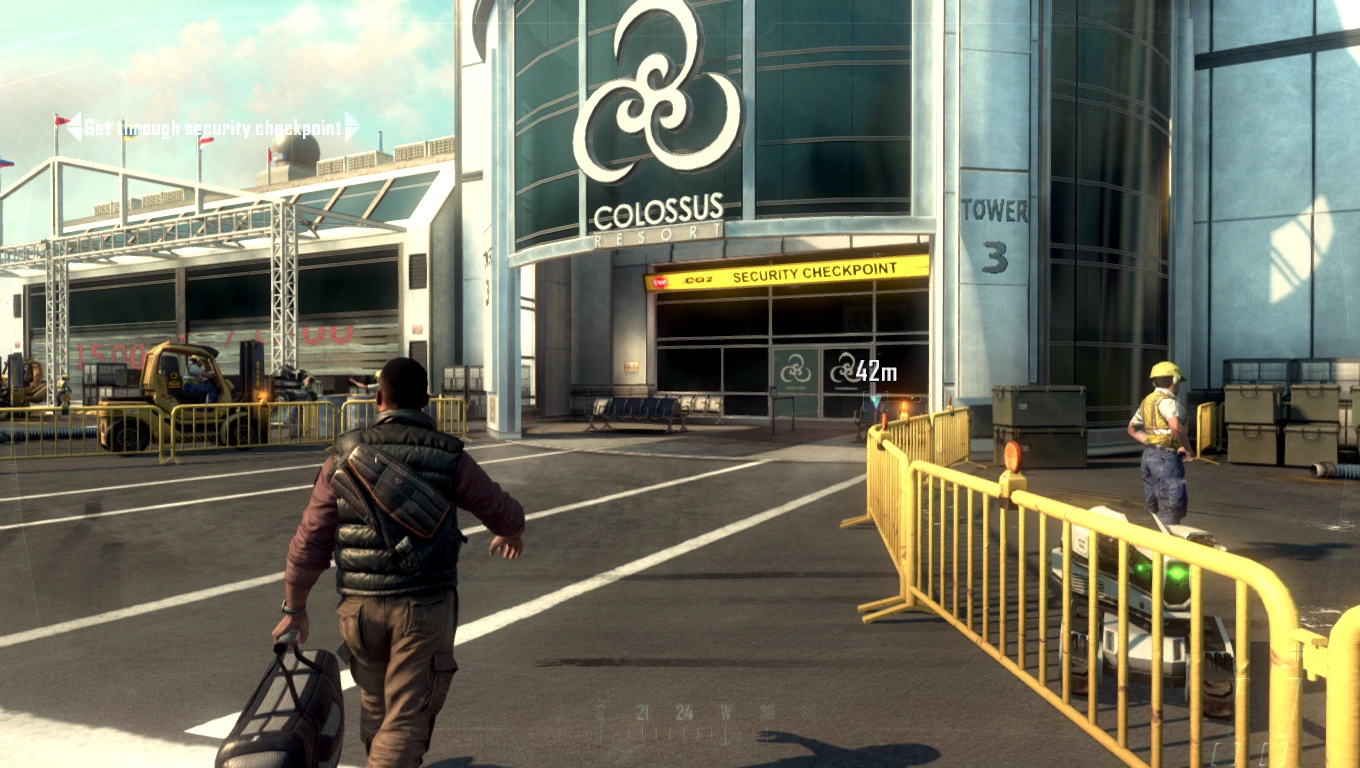Select the Get through security checkpoint objective
The height and width of the screenshot is (768, 1360).
(215, 127)
